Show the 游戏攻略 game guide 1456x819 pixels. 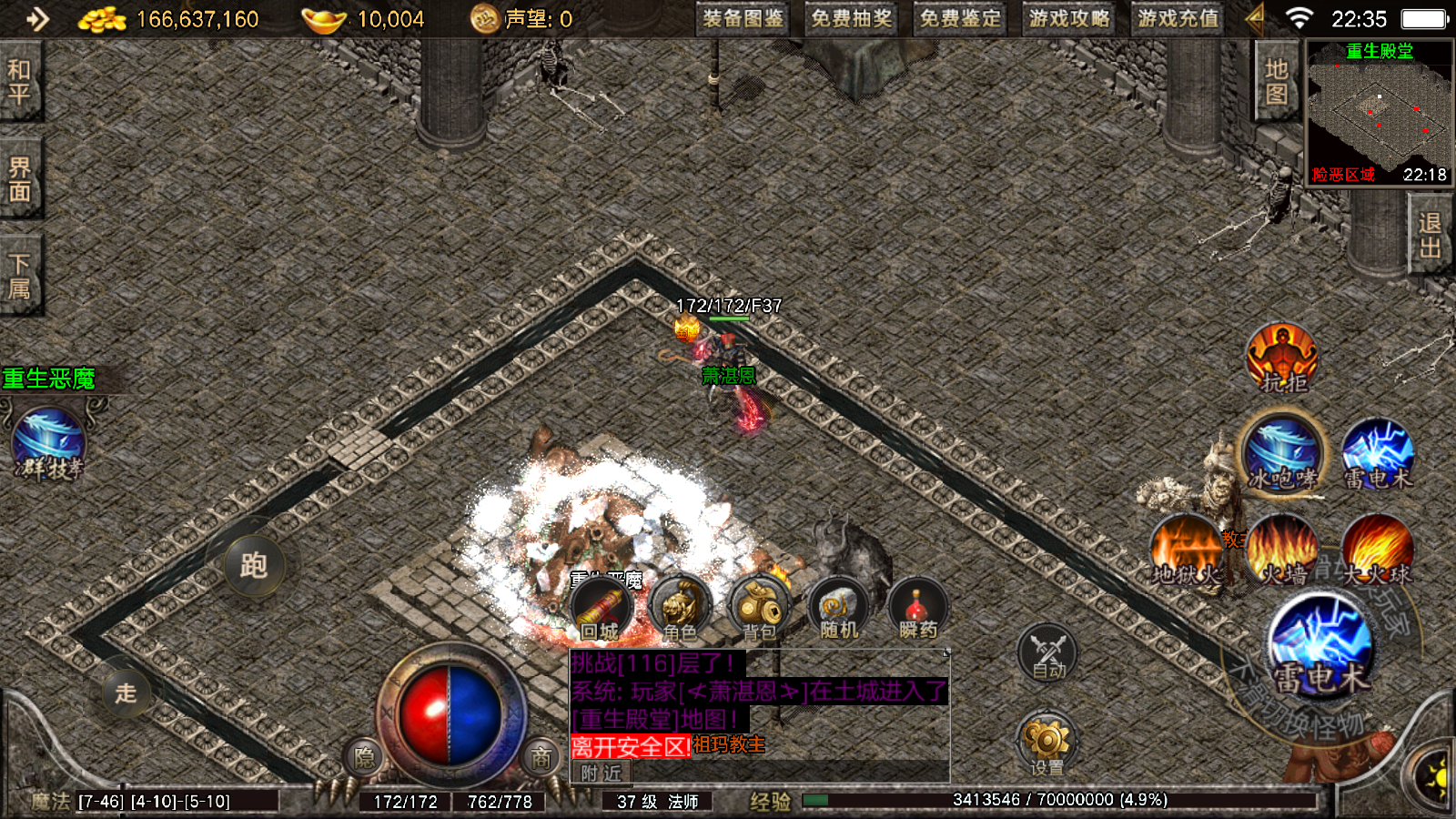point(1069,19)
